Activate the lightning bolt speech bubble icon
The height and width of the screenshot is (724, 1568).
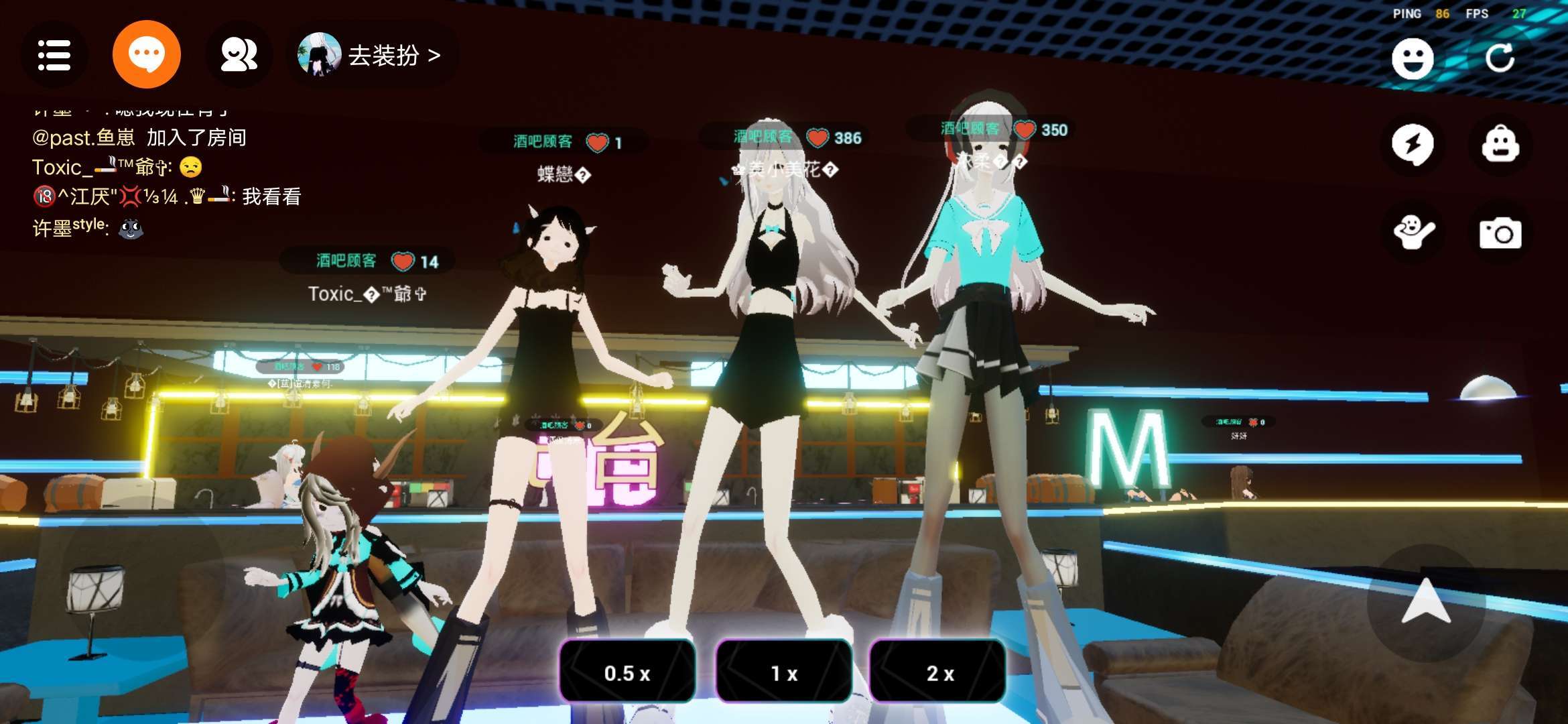tap(1413, 144)
